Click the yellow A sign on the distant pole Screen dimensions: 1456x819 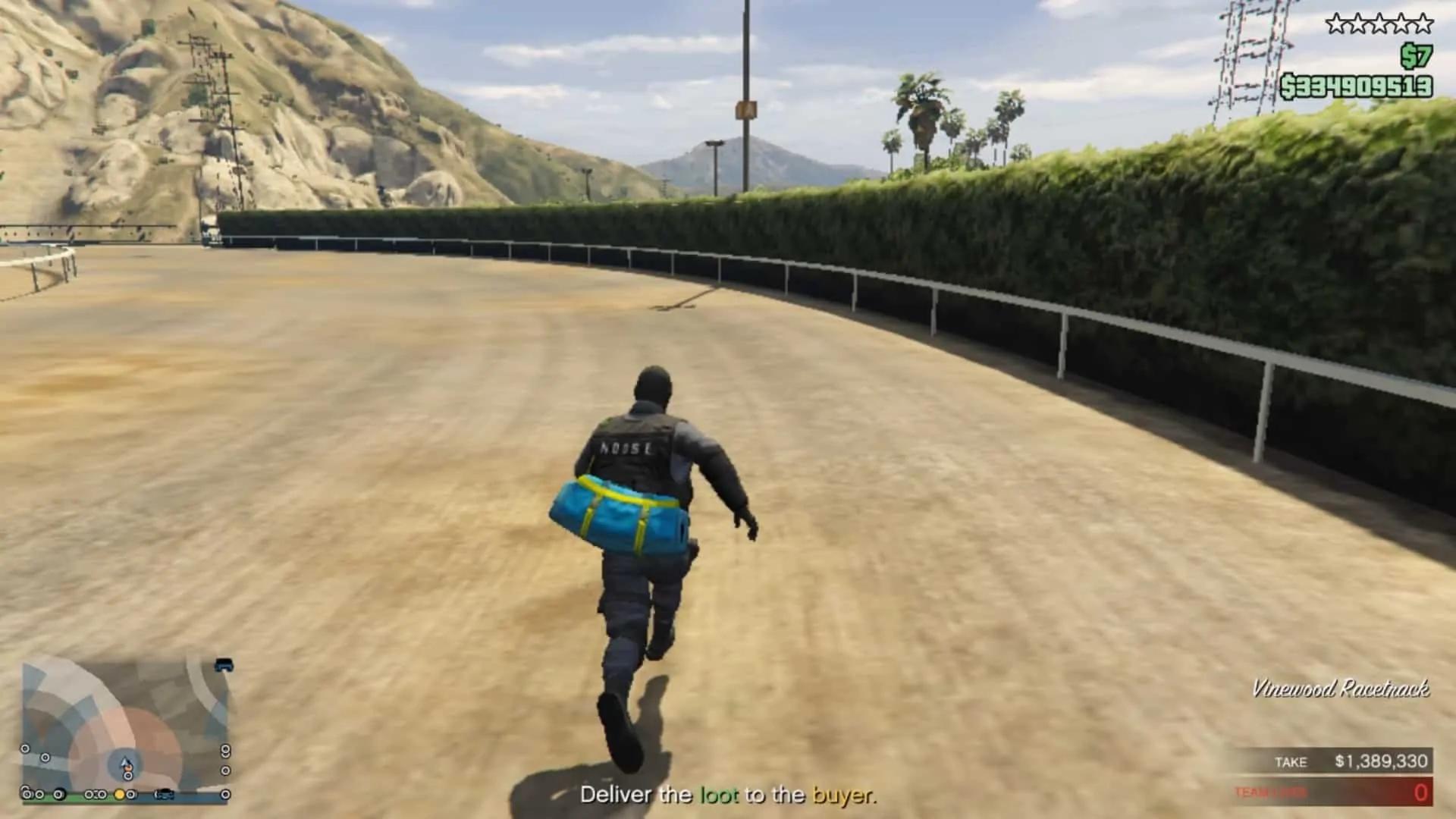pos(745,110)
